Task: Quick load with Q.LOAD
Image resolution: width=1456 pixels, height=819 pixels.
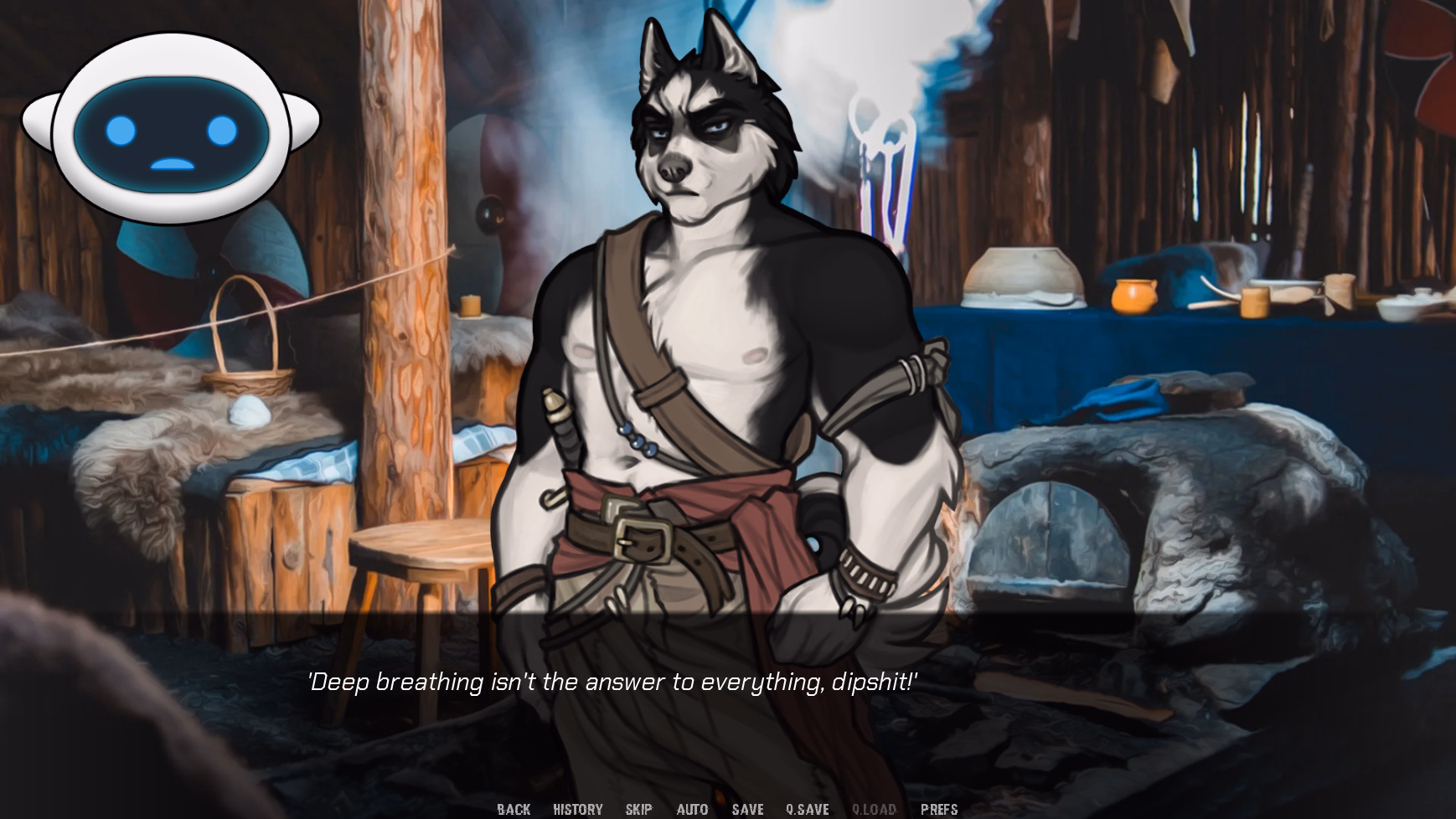Action: [873, 809]
